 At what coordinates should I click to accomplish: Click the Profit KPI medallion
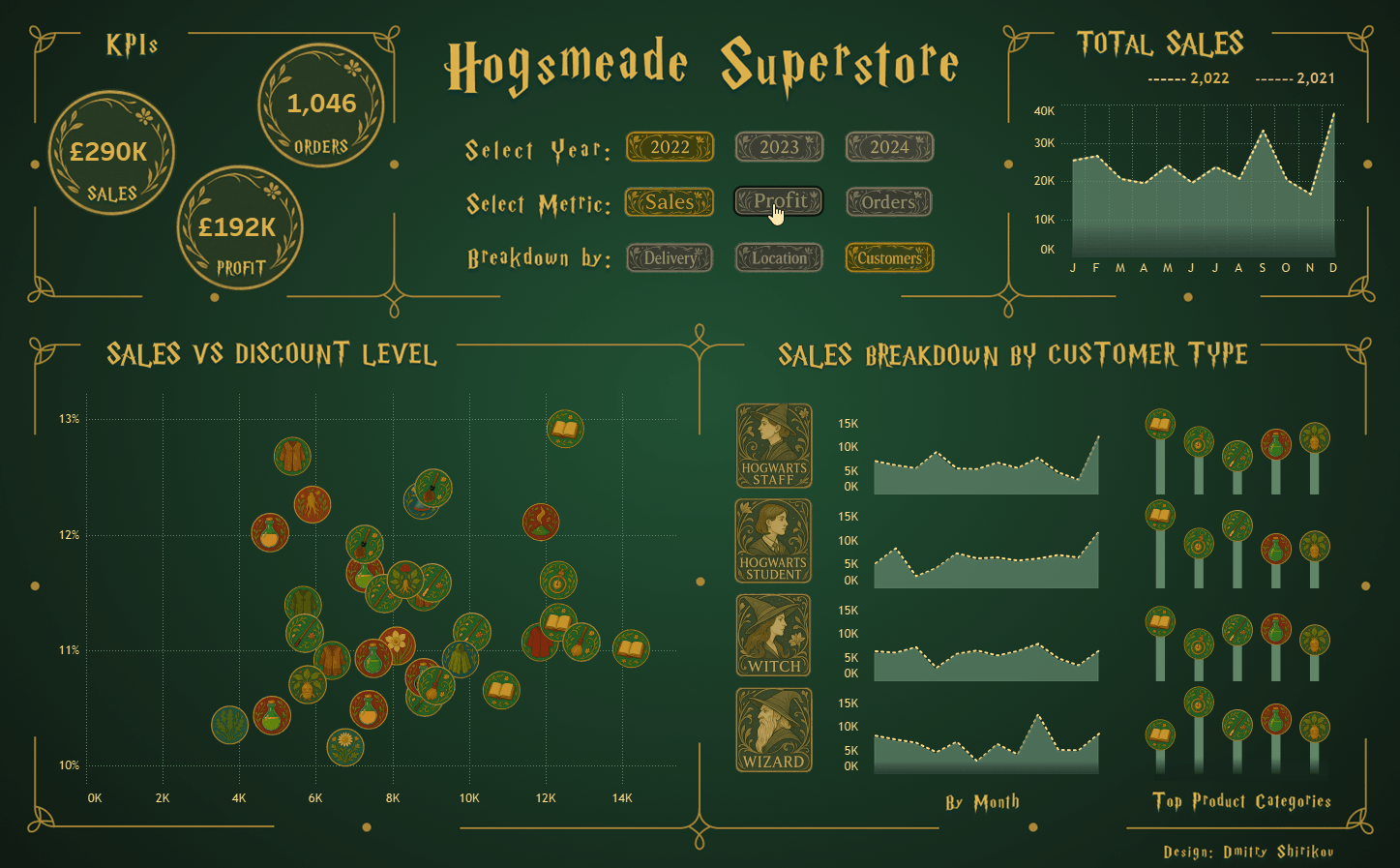pos(240,228)
